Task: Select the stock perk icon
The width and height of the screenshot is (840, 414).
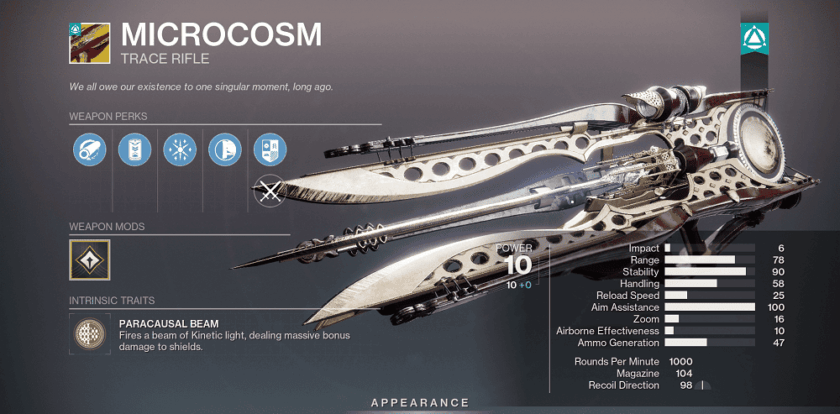Action: pyautogui.click(x=223, y=149)
